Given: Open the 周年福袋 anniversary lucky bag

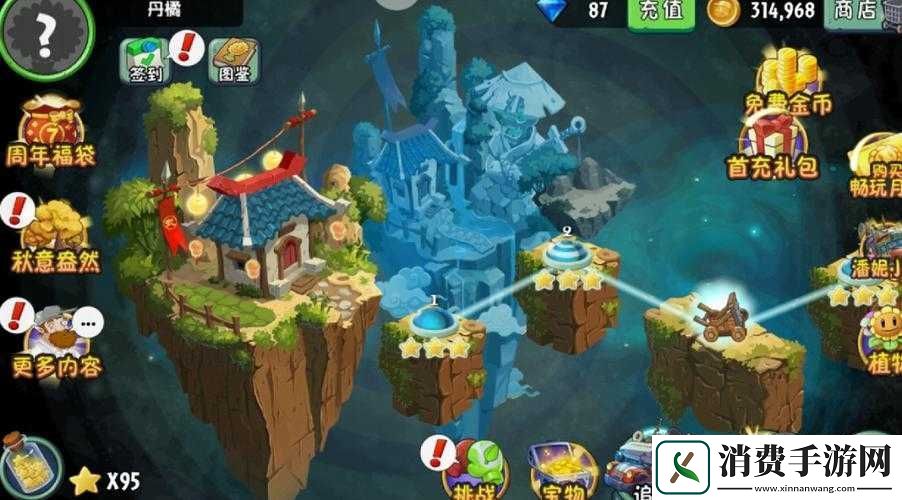Looking at the screenshot, I should pos(54,134).
